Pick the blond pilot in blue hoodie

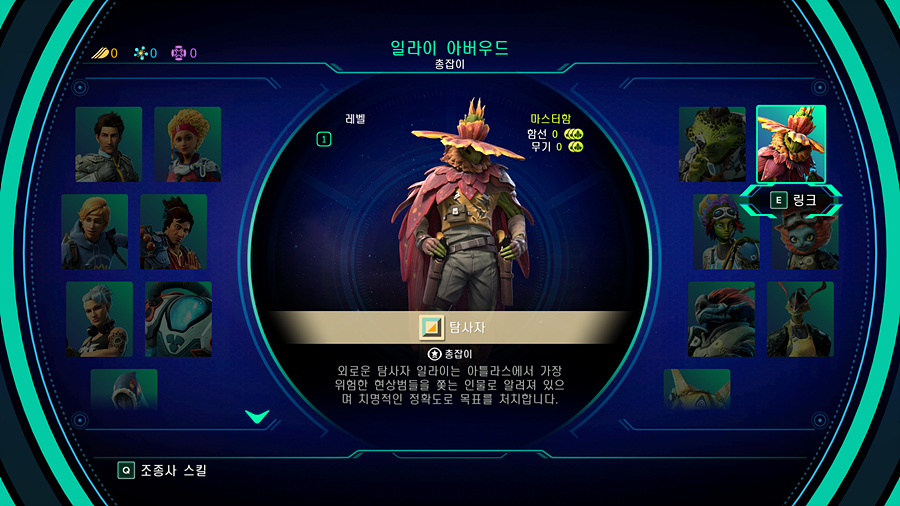click(x=94, y=231)
